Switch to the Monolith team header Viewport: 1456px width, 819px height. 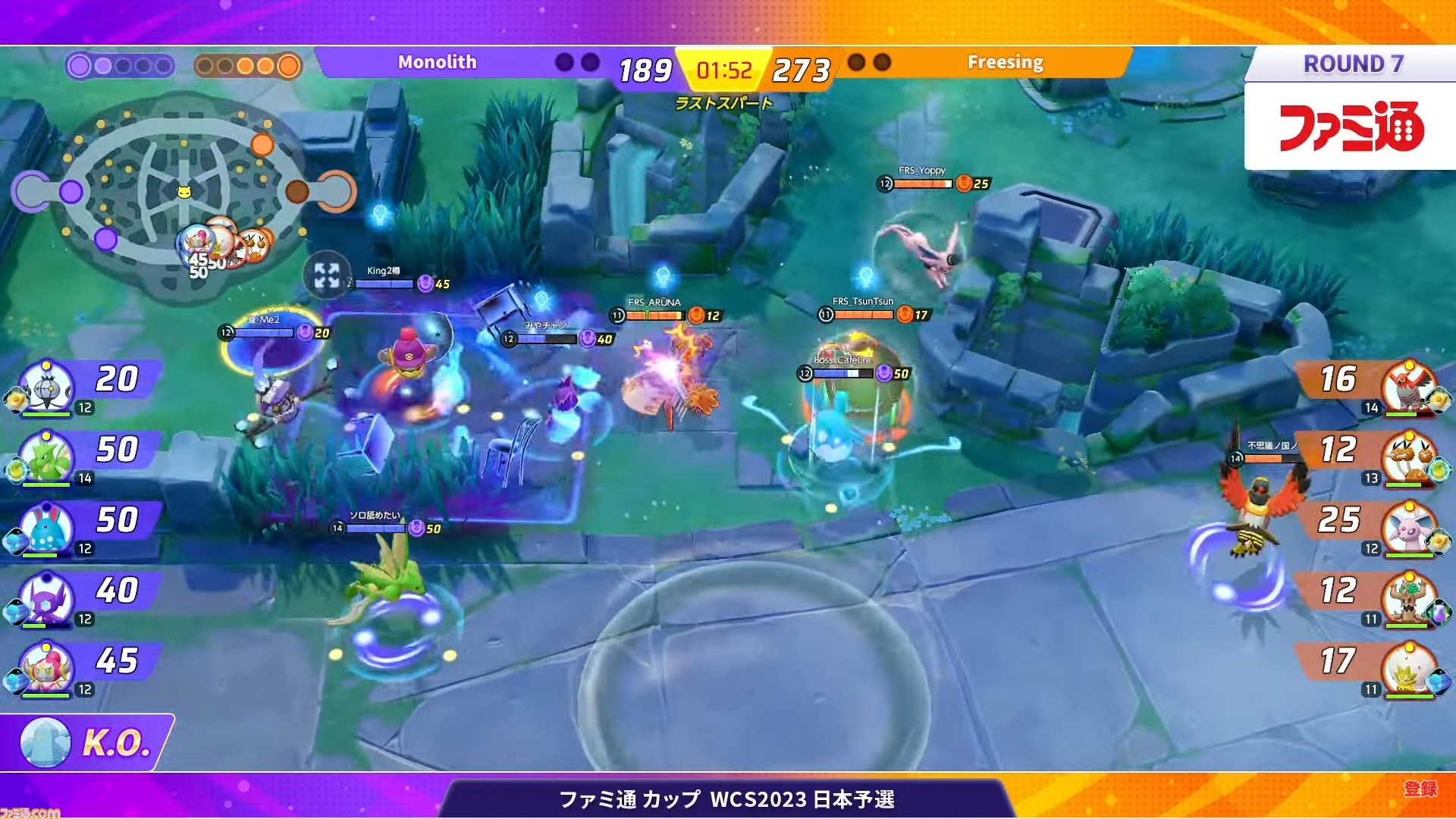click(438, 62)
